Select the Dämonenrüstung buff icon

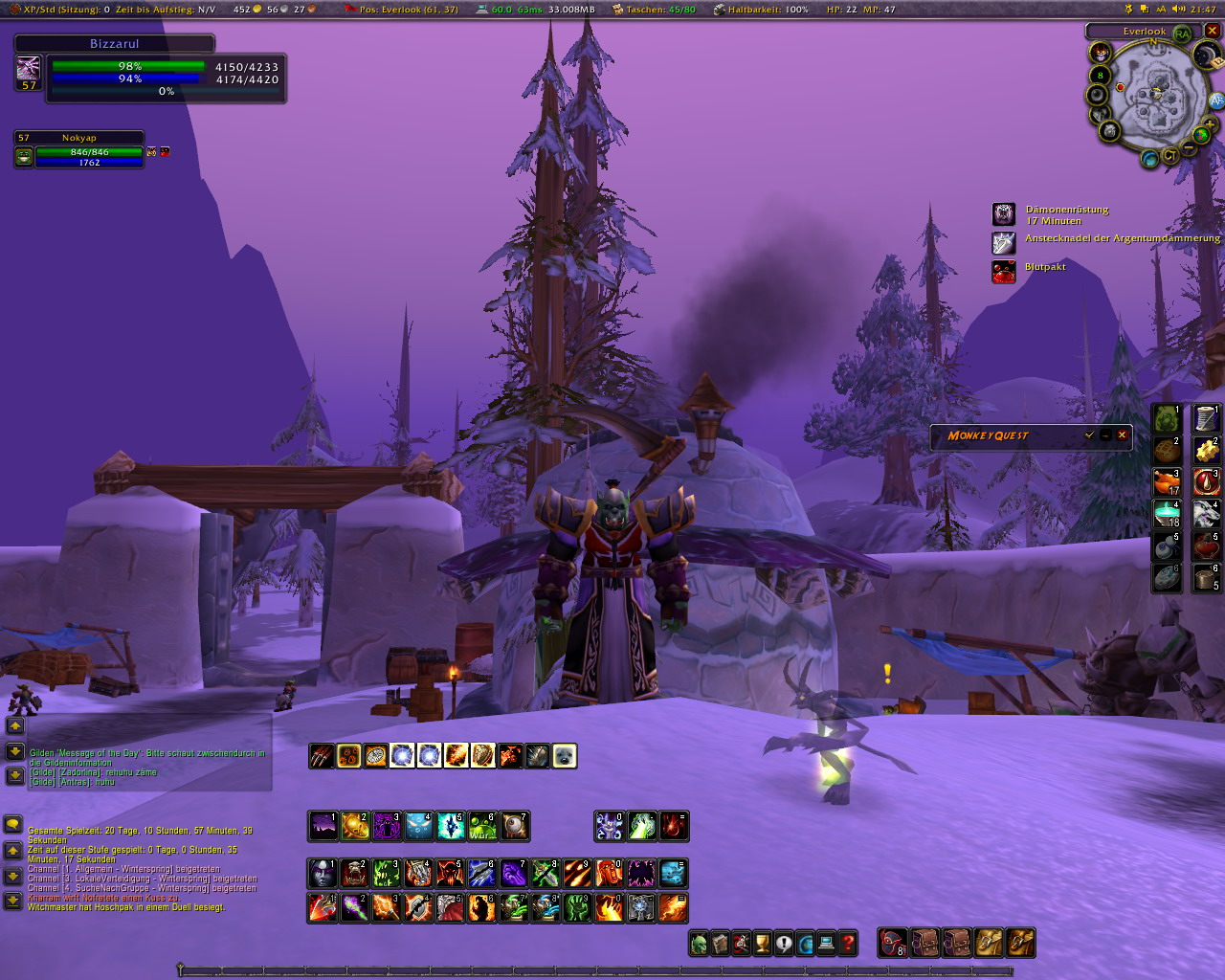tap(1003, 214)
